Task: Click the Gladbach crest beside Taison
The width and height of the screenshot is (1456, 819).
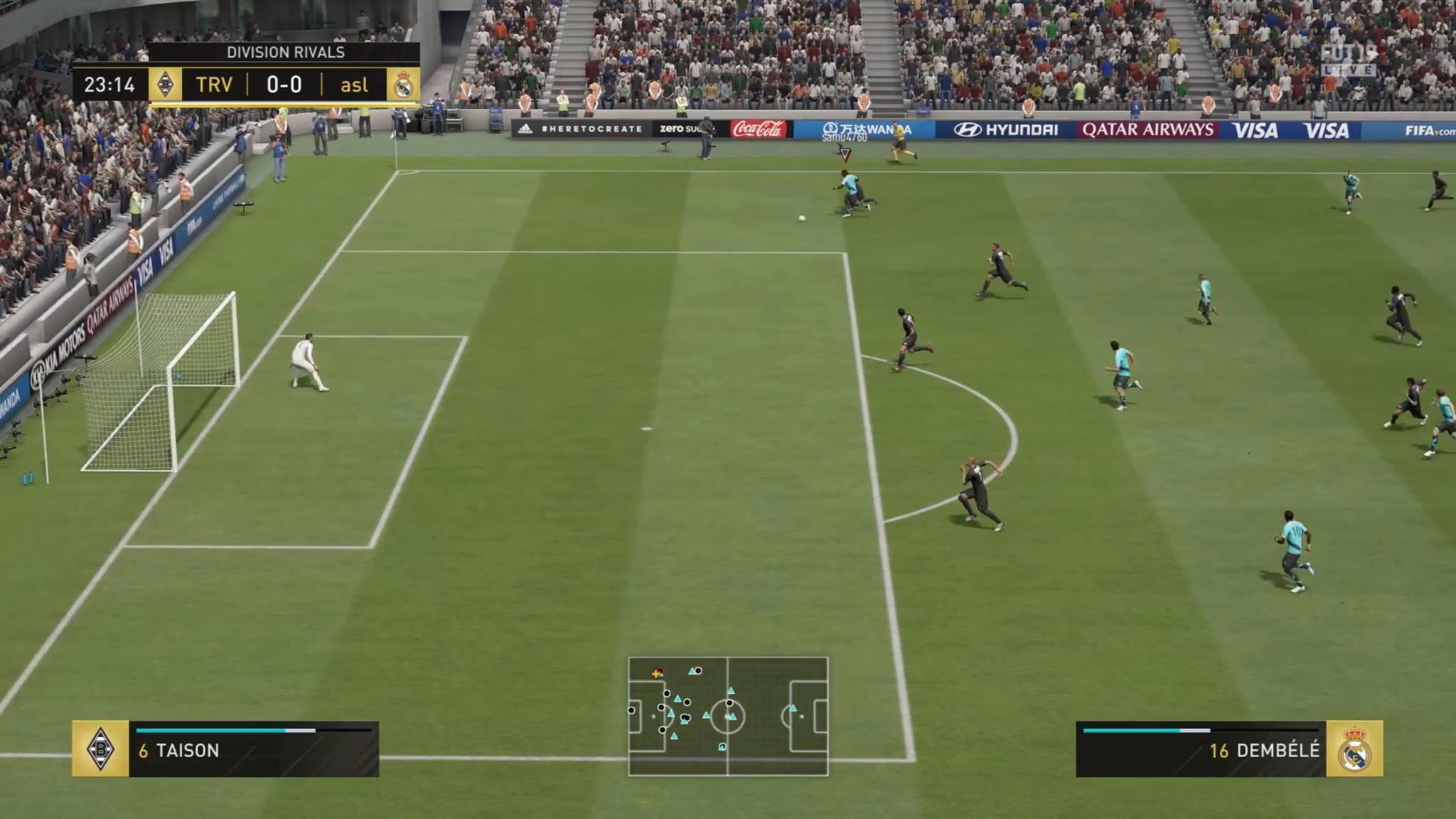Action: [100, 749]
